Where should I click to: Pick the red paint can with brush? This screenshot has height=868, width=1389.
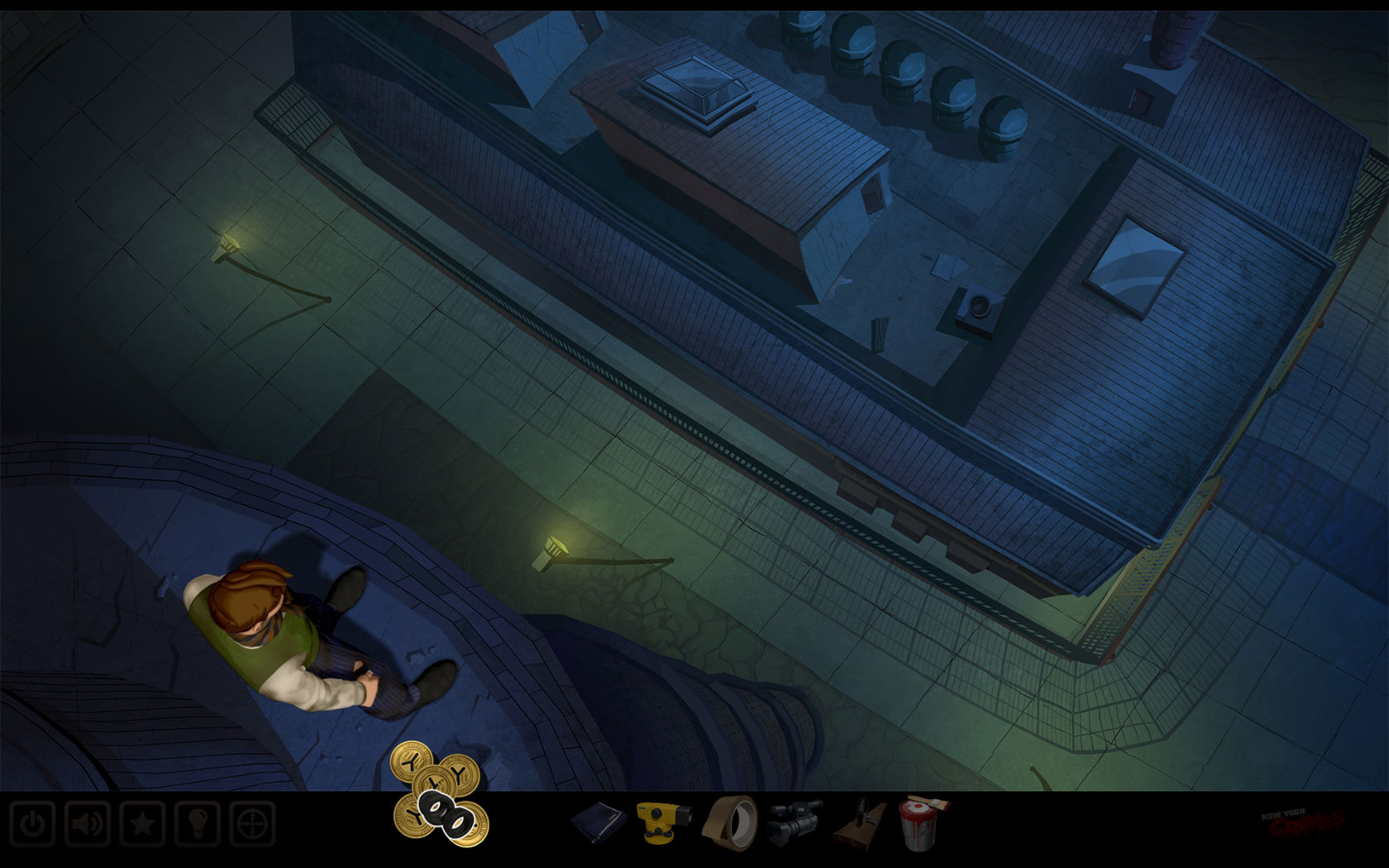pyautogui.click(x=922, y=821)
